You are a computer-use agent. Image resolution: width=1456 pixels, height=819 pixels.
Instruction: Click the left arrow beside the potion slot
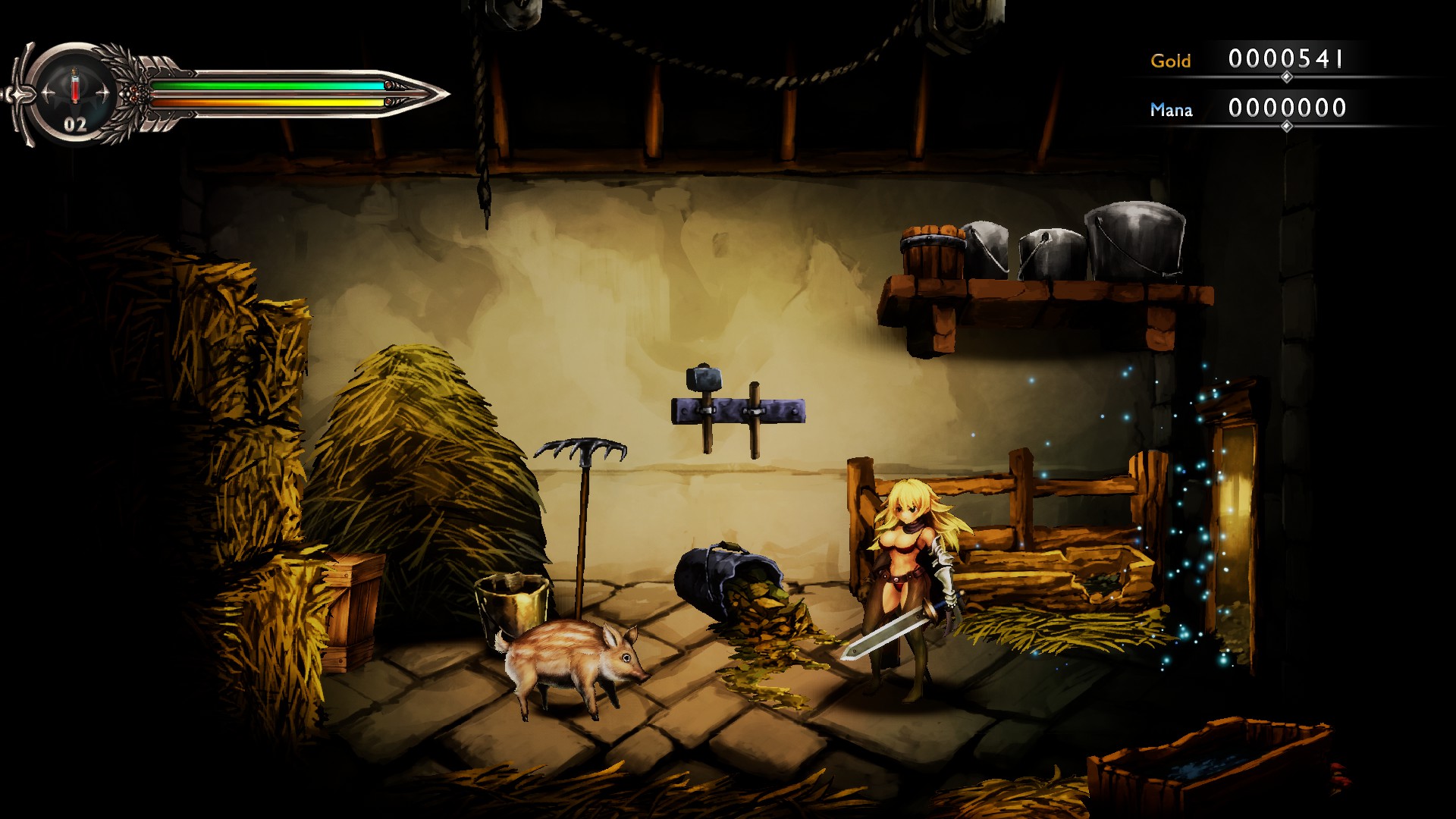pyautogui.click(x=47, y=91)
